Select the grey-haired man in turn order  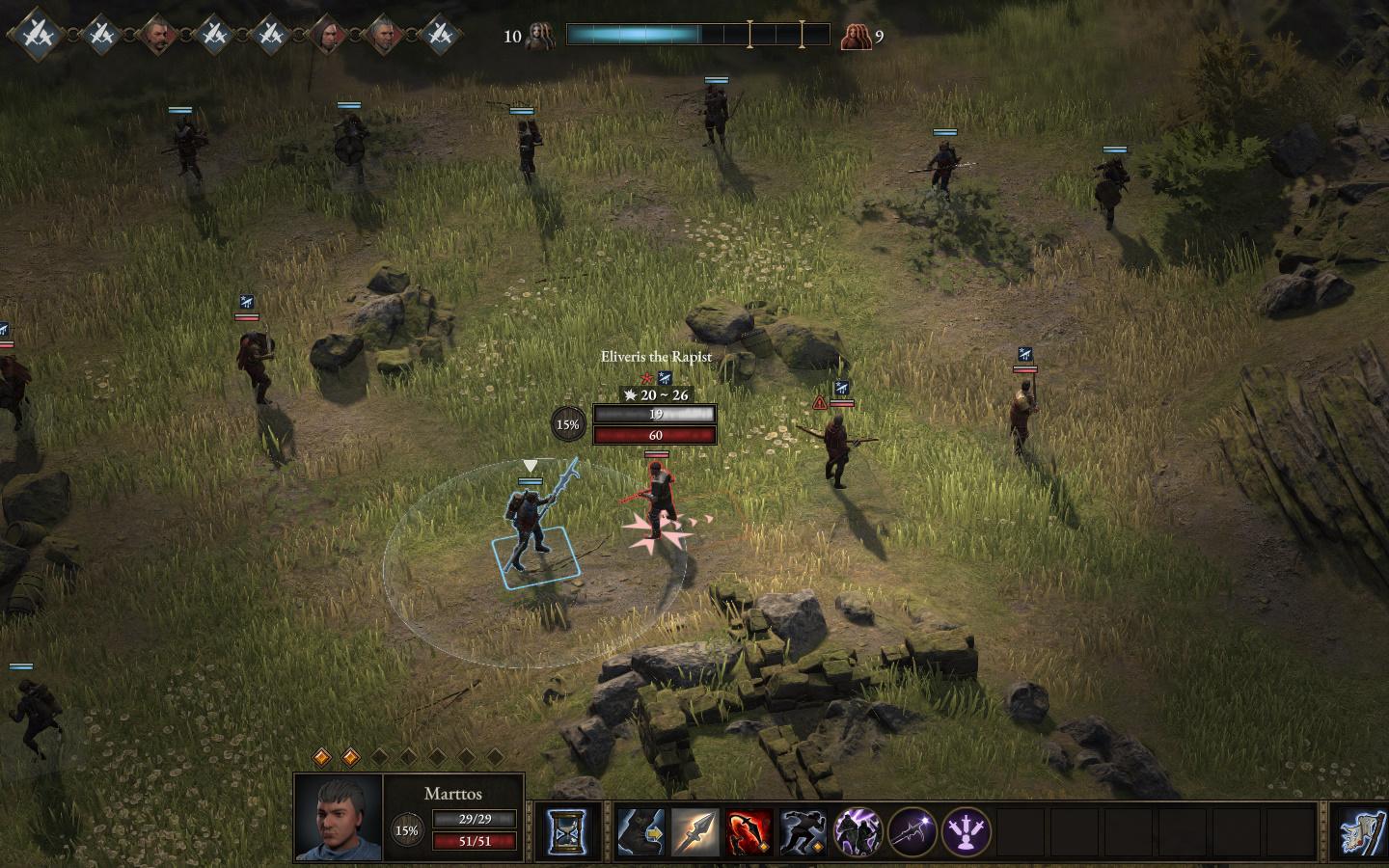[384, 36]
